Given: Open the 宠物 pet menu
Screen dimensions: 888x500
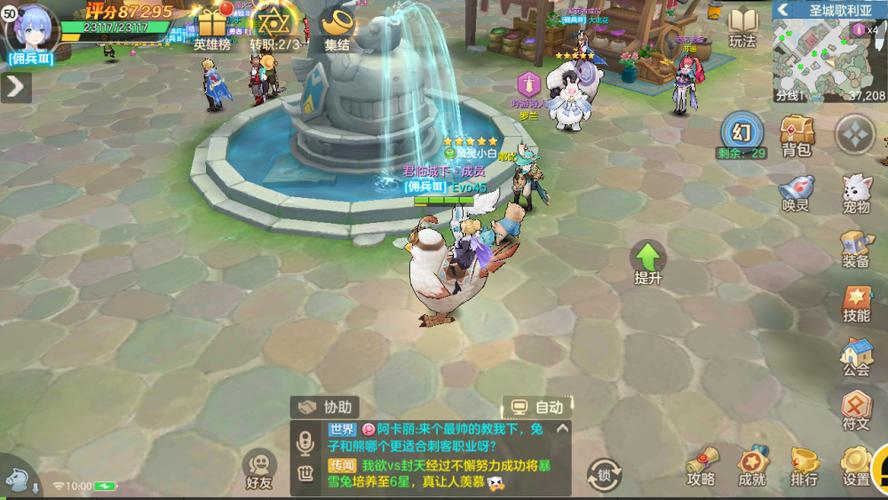Looking at the screenshot, I should point(856,192).
